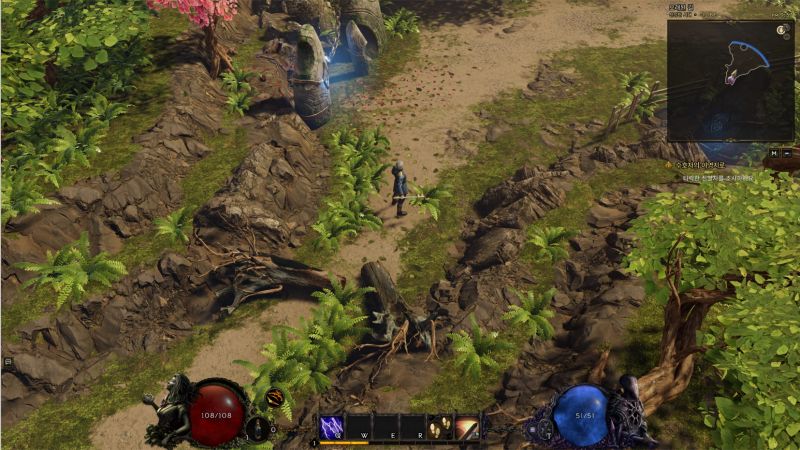Image resolution: width=800 pixels, height=450 pixels.
Task: Use the health potion flask
Action: click(x=258, y=427)
